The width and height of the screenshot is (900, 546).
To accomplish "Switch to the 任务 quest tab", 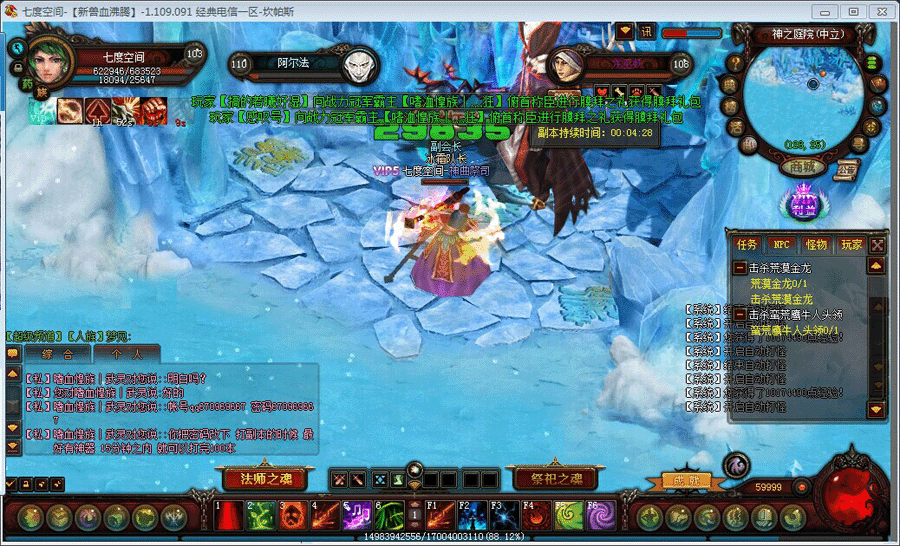I will click(x=747, y=244).
